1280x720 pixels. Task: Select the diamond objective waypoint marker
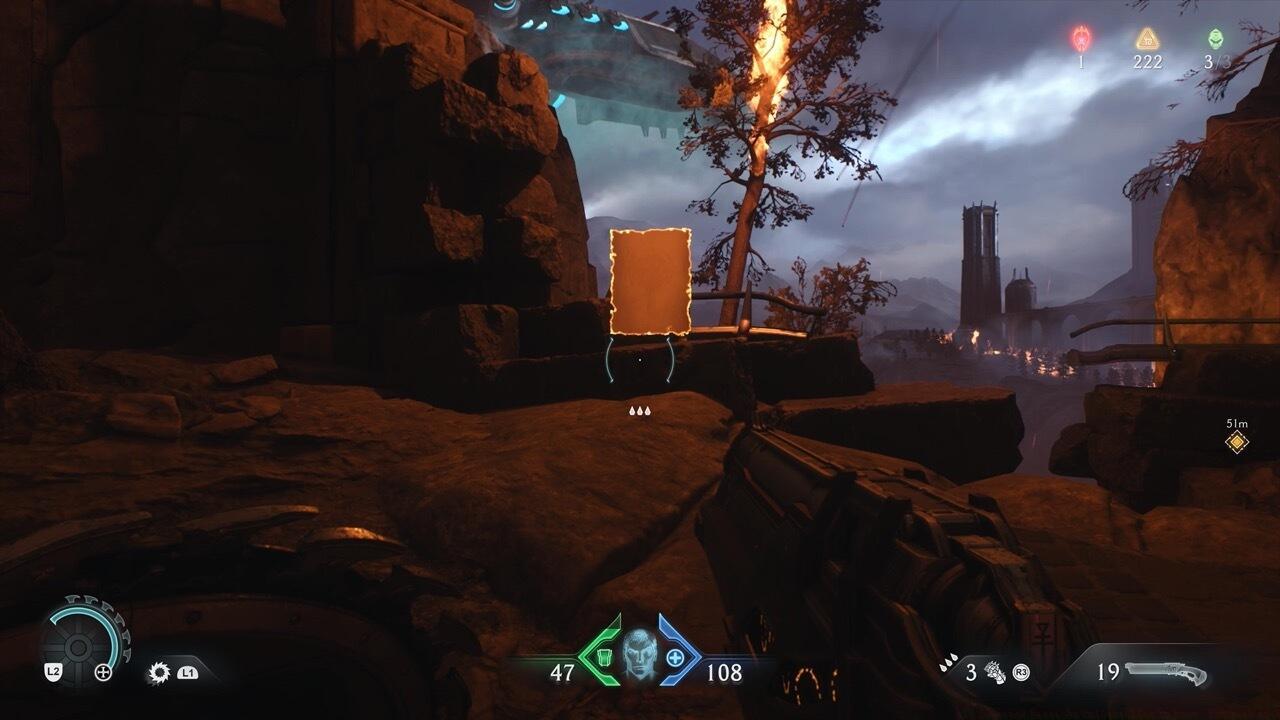click(1237, 442)
